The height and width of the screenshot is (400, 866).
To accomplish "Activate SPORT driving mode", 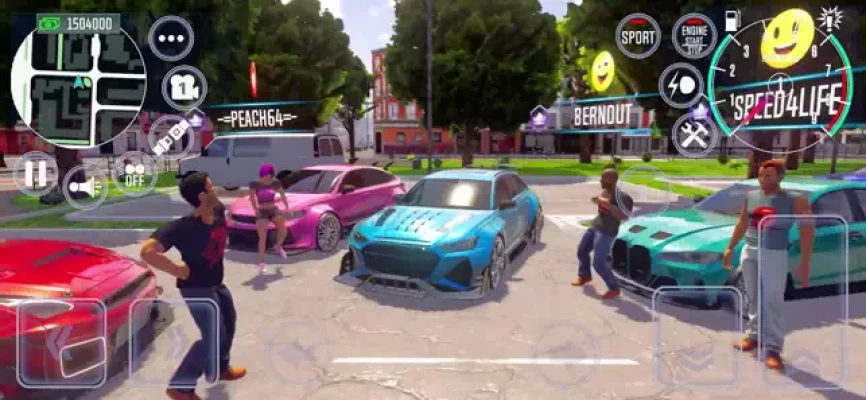I will tap(637, 35).
